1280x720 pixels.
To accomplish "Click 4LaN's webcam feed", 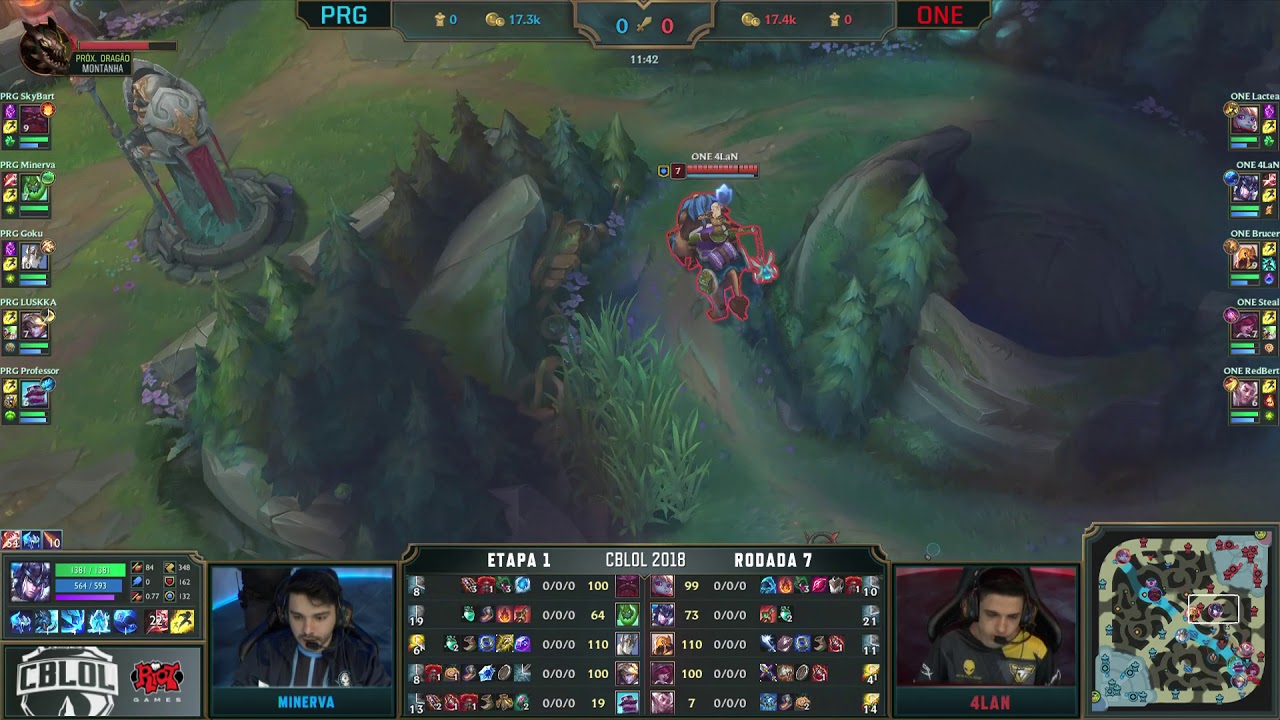I will [985, 625].
